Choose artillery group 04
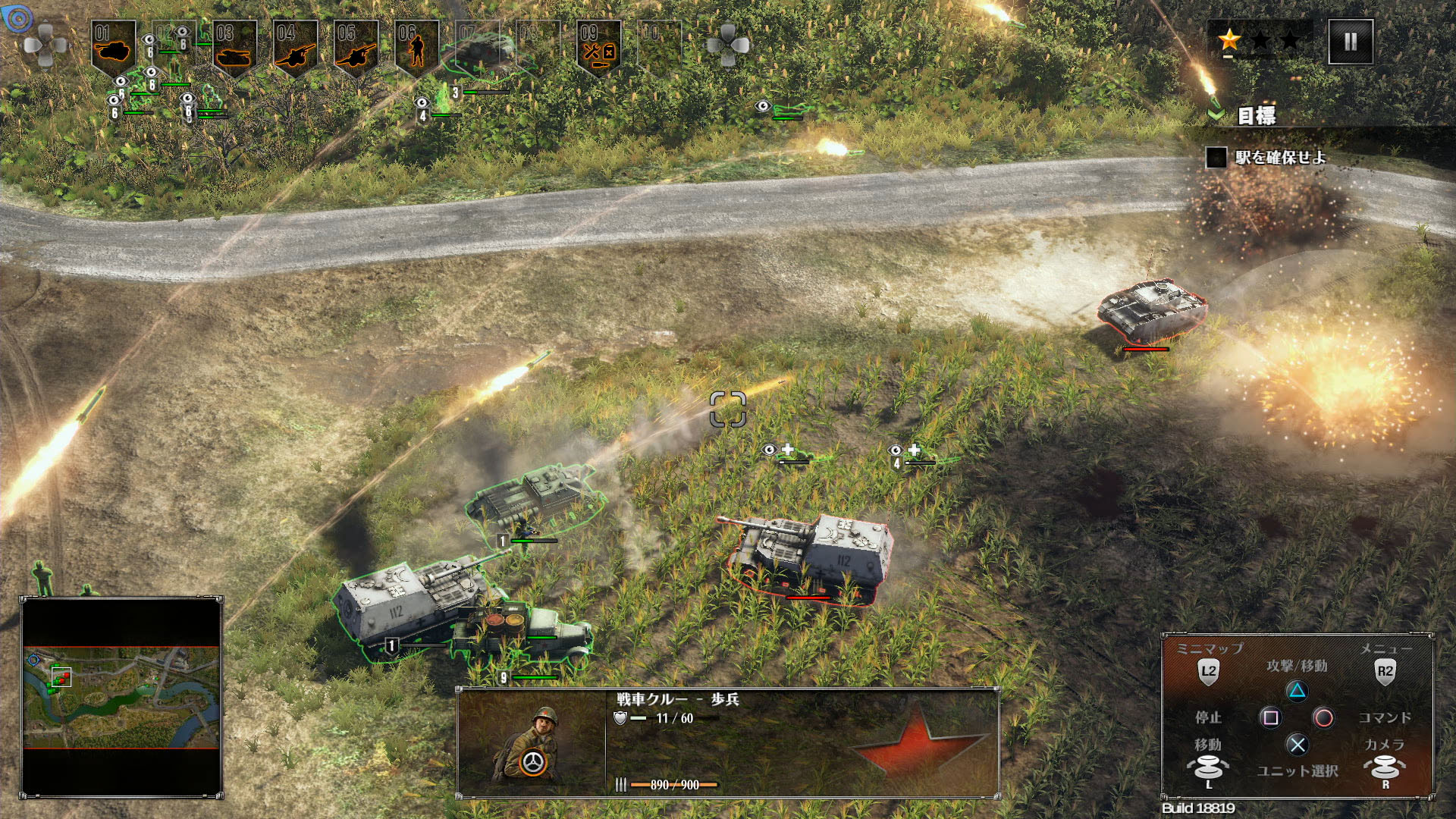The width and height of the screenshot is (1456, 819). [296, 47]
